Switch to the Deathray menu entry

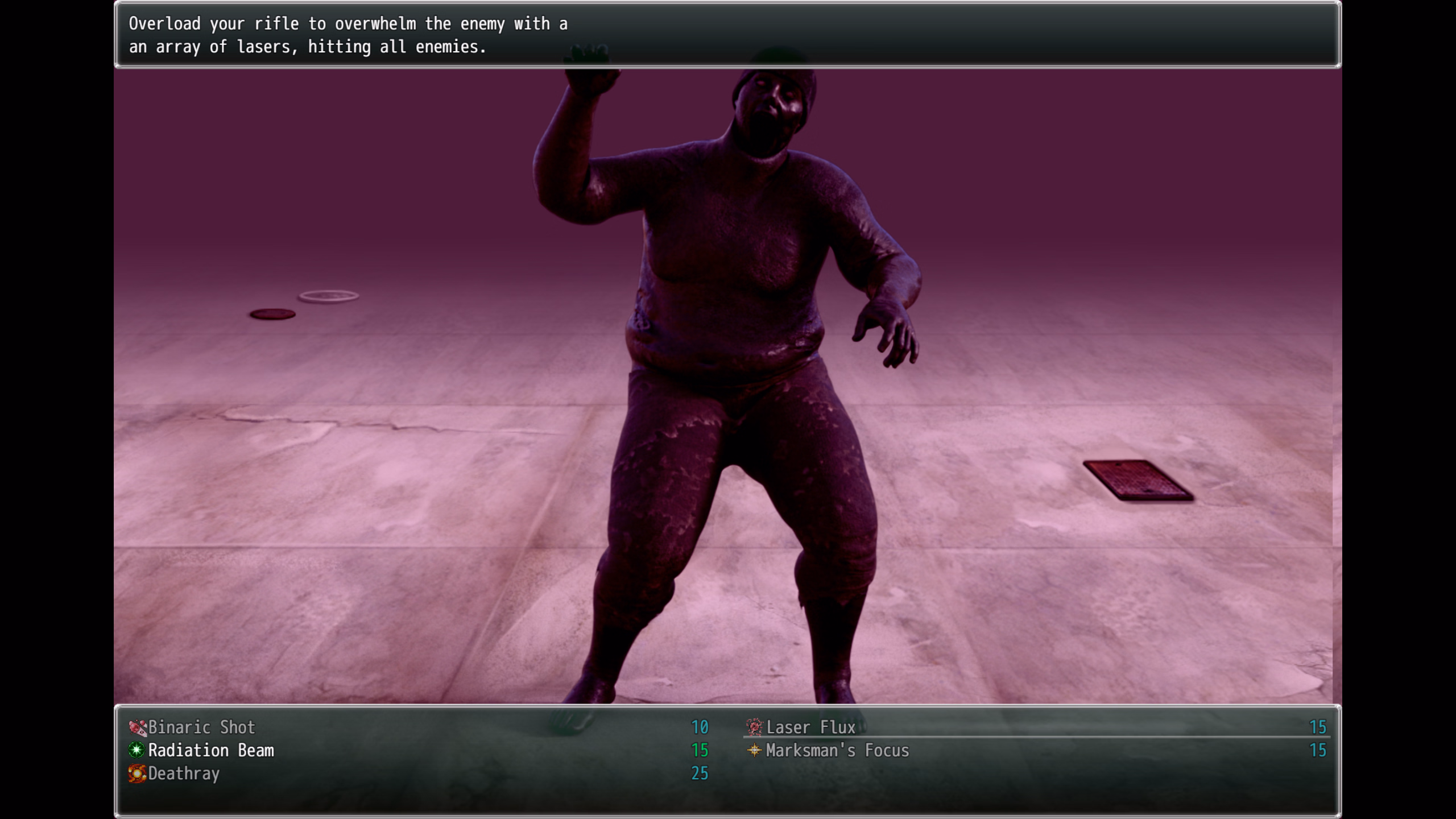tap(184, 773)
